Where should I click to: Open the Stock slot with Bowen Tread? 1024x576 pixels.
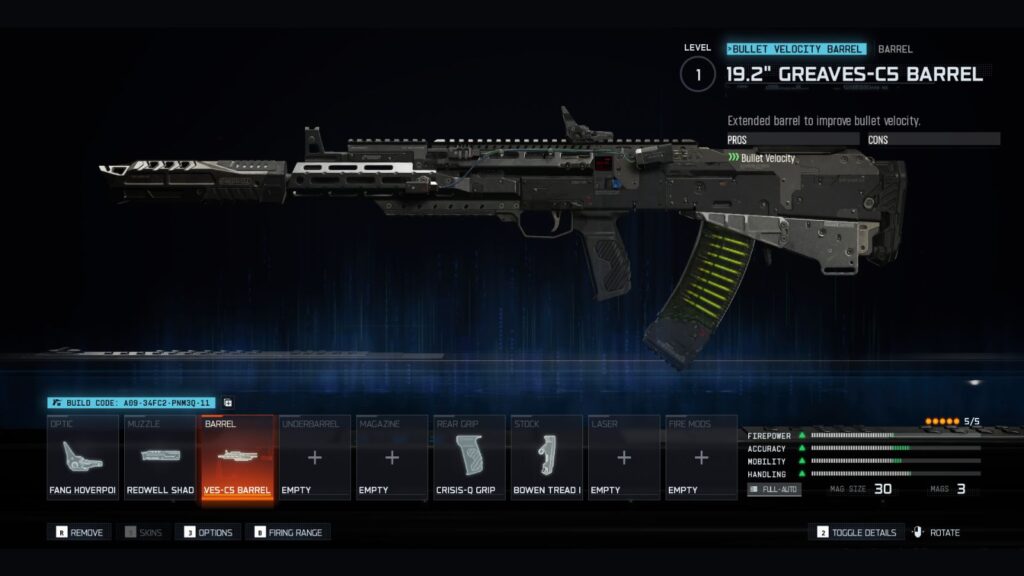tap(547, 457)
